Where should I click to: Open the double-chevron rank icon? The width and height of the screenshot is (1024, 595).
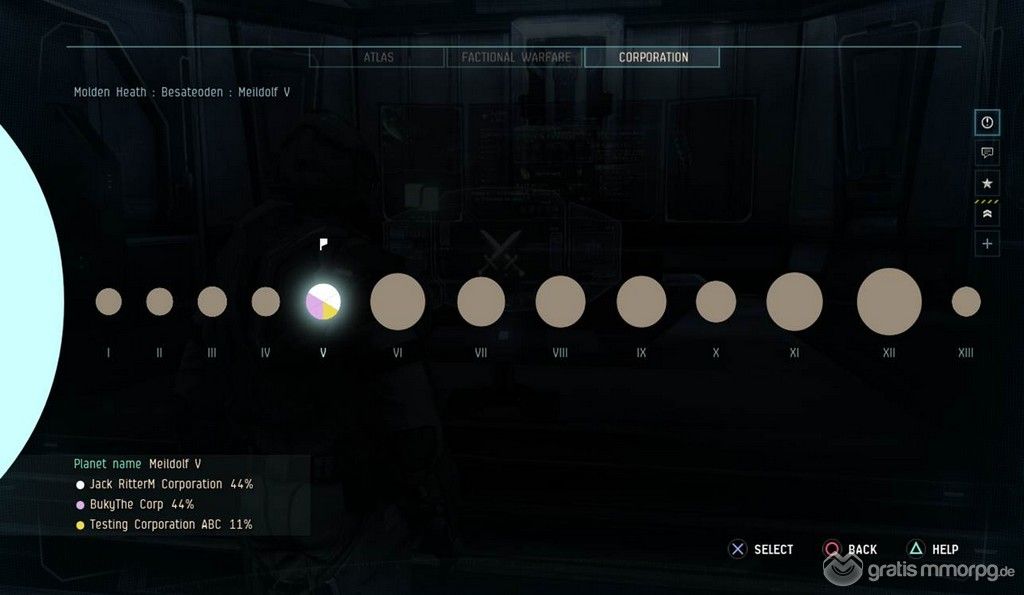coord(987,213)
